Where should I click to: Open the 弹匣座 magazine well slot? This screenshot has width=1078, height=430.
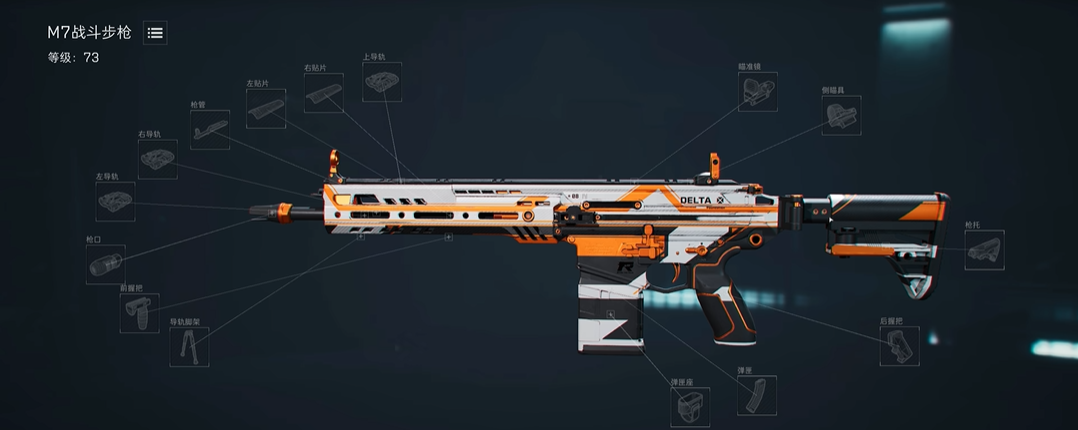[689, 406]
